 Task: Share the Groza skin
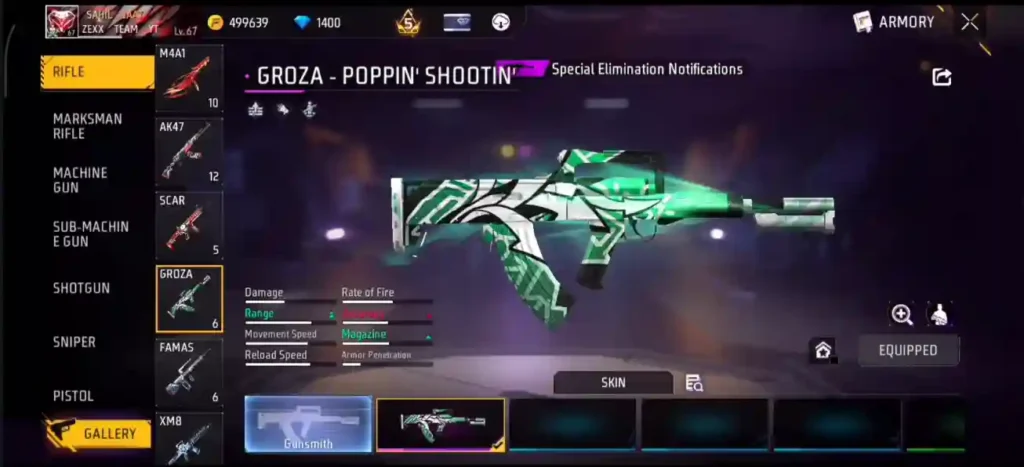pyautogui.click(x=941, y=77)
